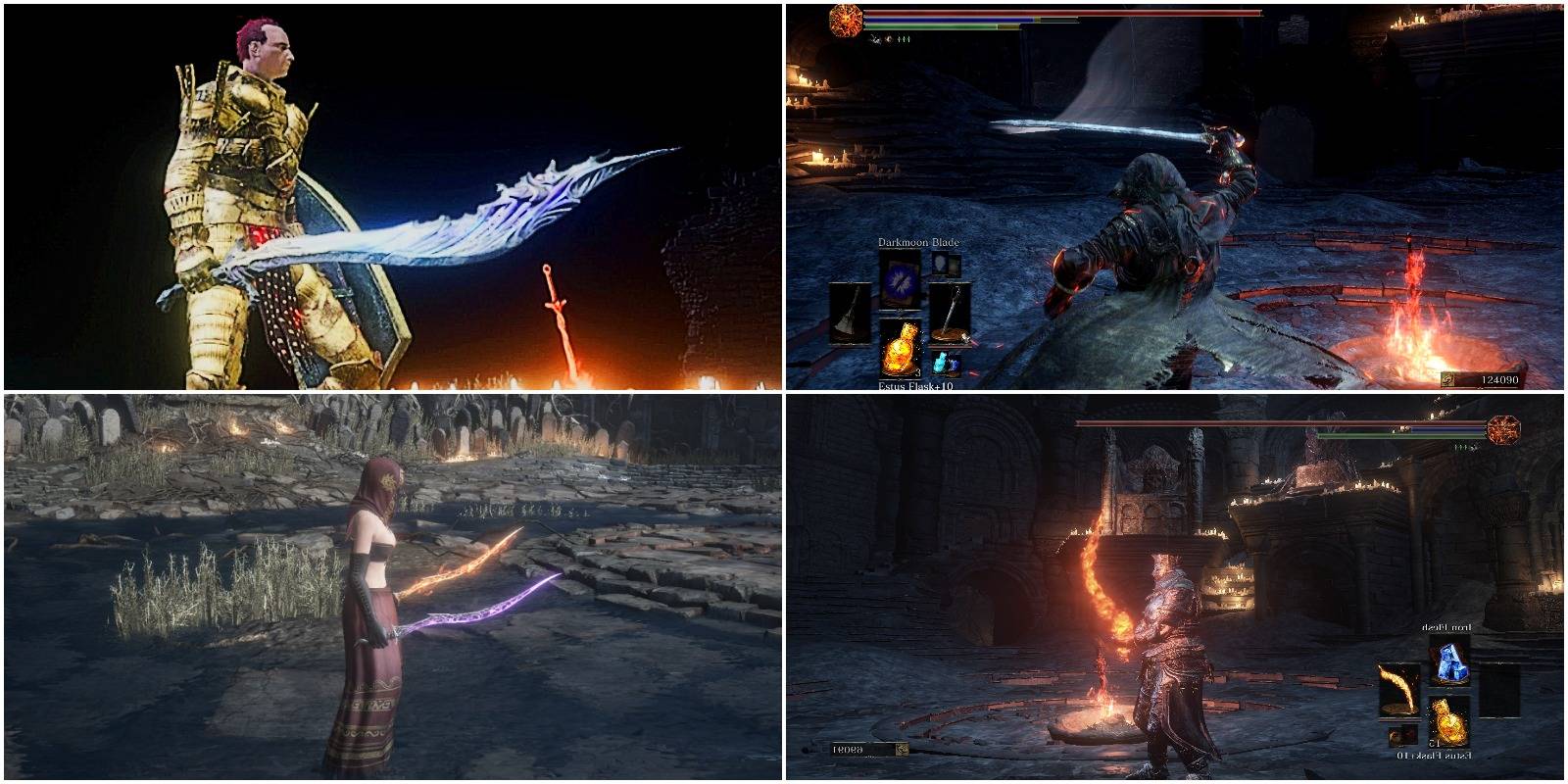
Task: Toggle the ember icon in the top-right HUD corner
Action: 1503,431
